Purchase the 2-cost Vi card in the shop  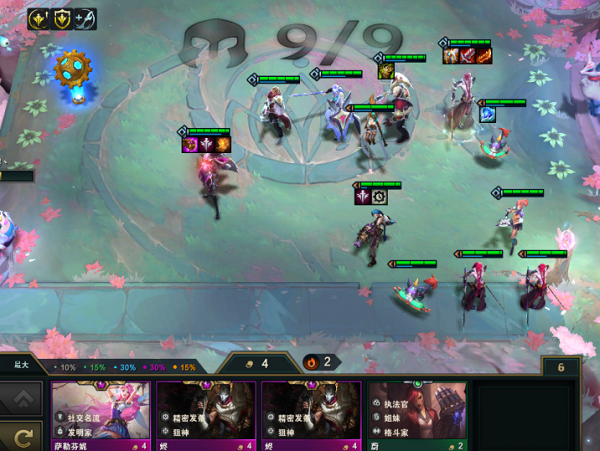(x=416, y=414)
